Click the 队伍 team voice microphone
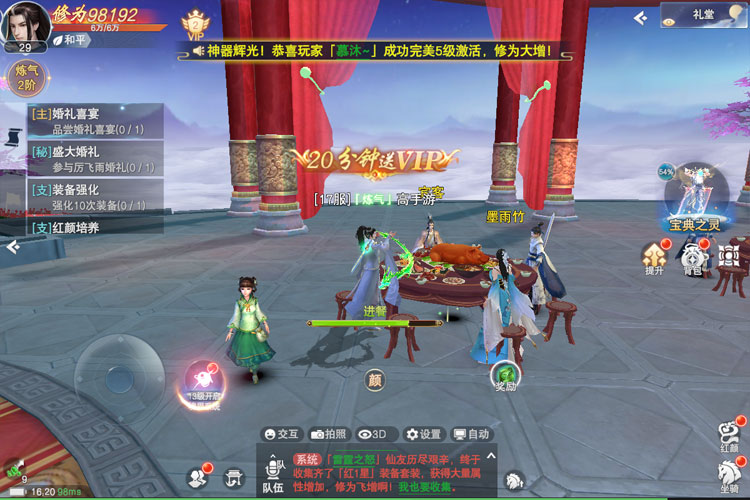This screenshot has height=500, width=750. pyautogui.click(x=272, y=472)
